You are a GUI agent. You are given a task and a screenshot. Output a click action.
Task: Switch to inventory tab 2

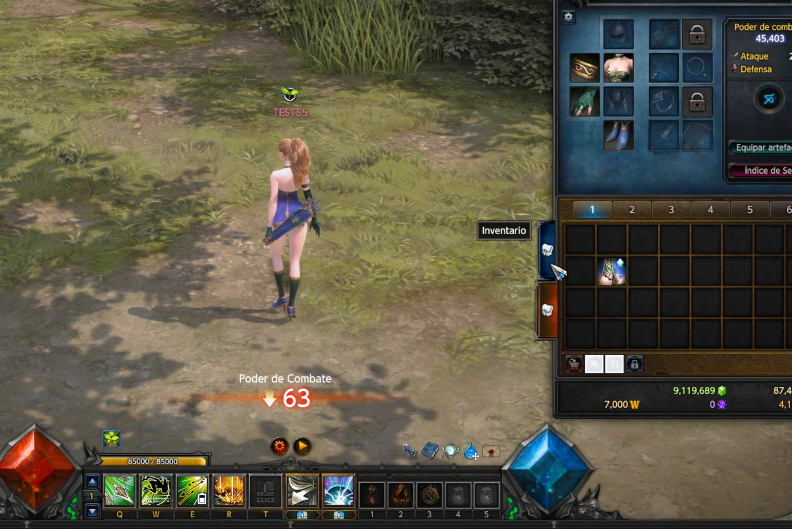[631, 210]
